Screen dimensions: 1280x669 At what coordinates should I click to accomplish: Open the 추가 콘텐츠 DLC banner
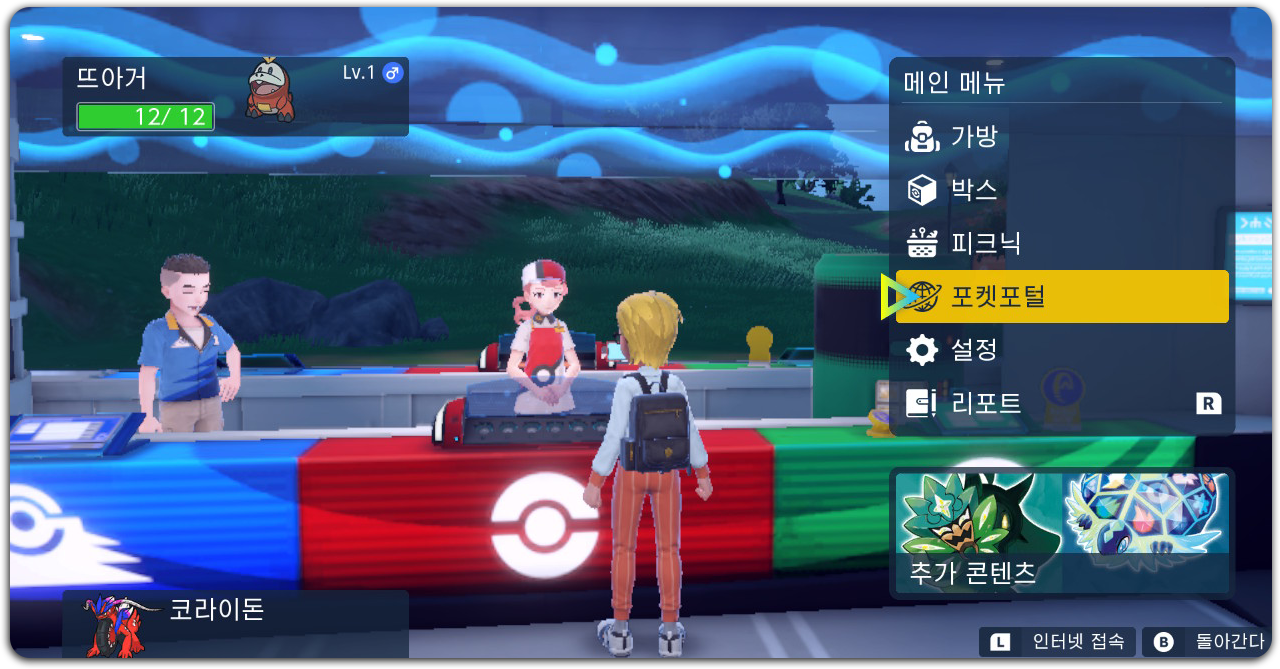[1062, 533]
